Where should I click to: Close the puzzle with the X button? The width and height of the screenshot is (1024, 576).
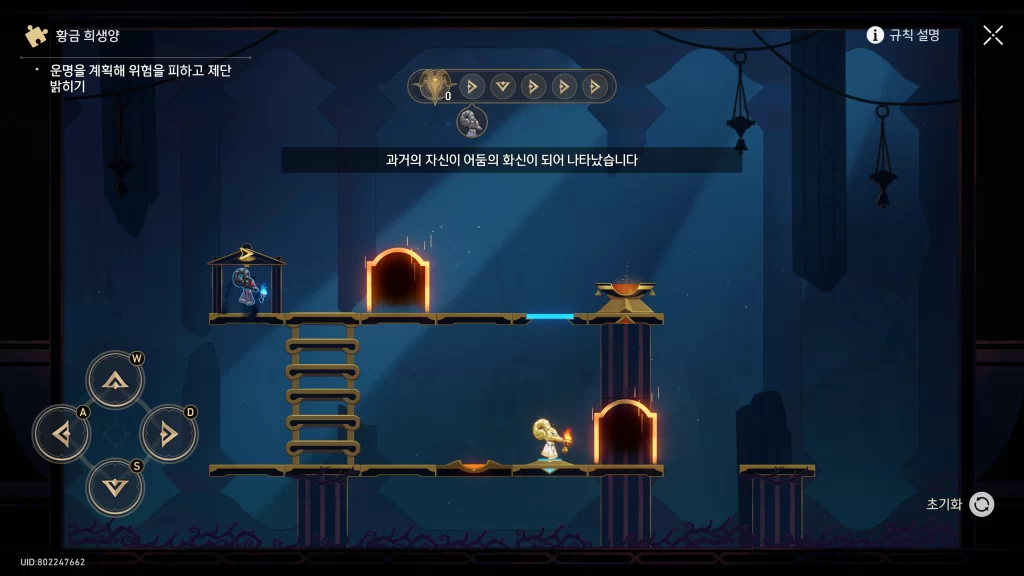[992, 35]
